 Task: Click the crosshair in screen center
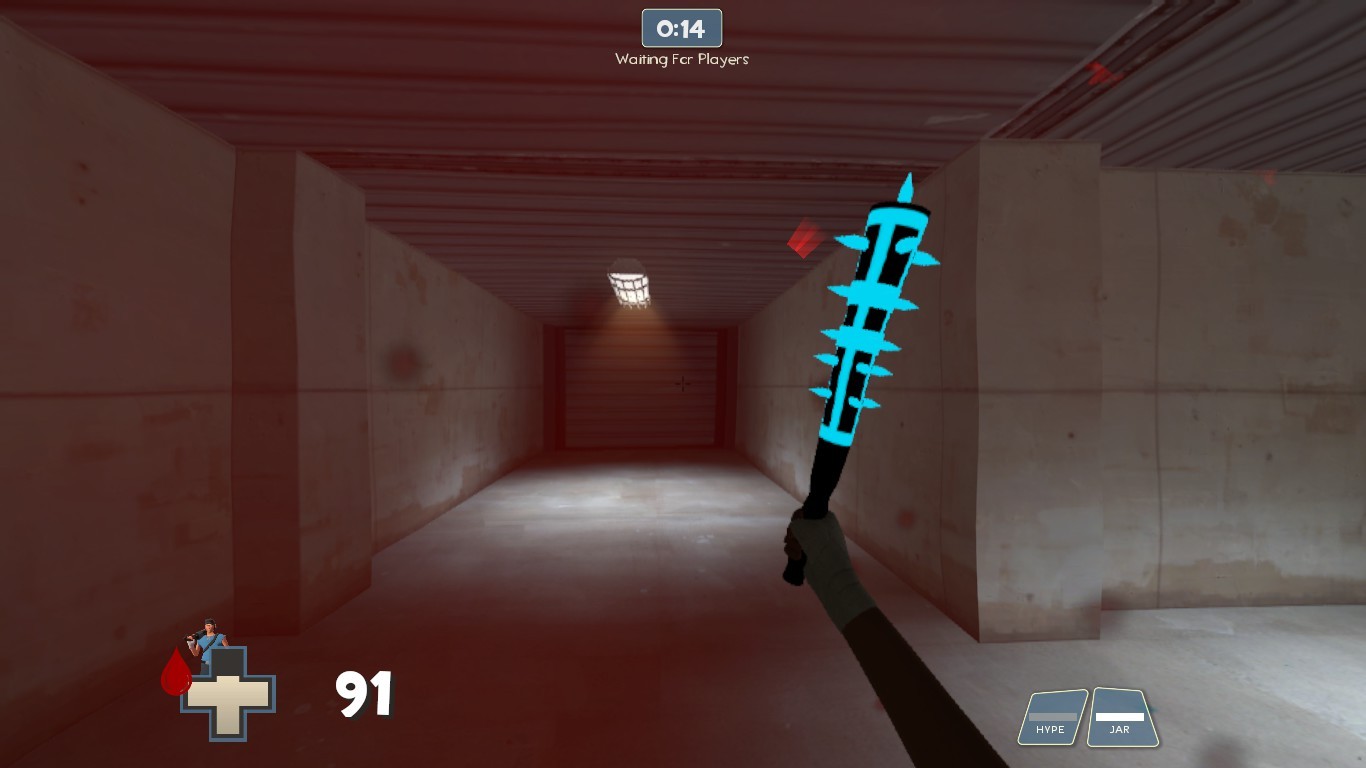683,384
